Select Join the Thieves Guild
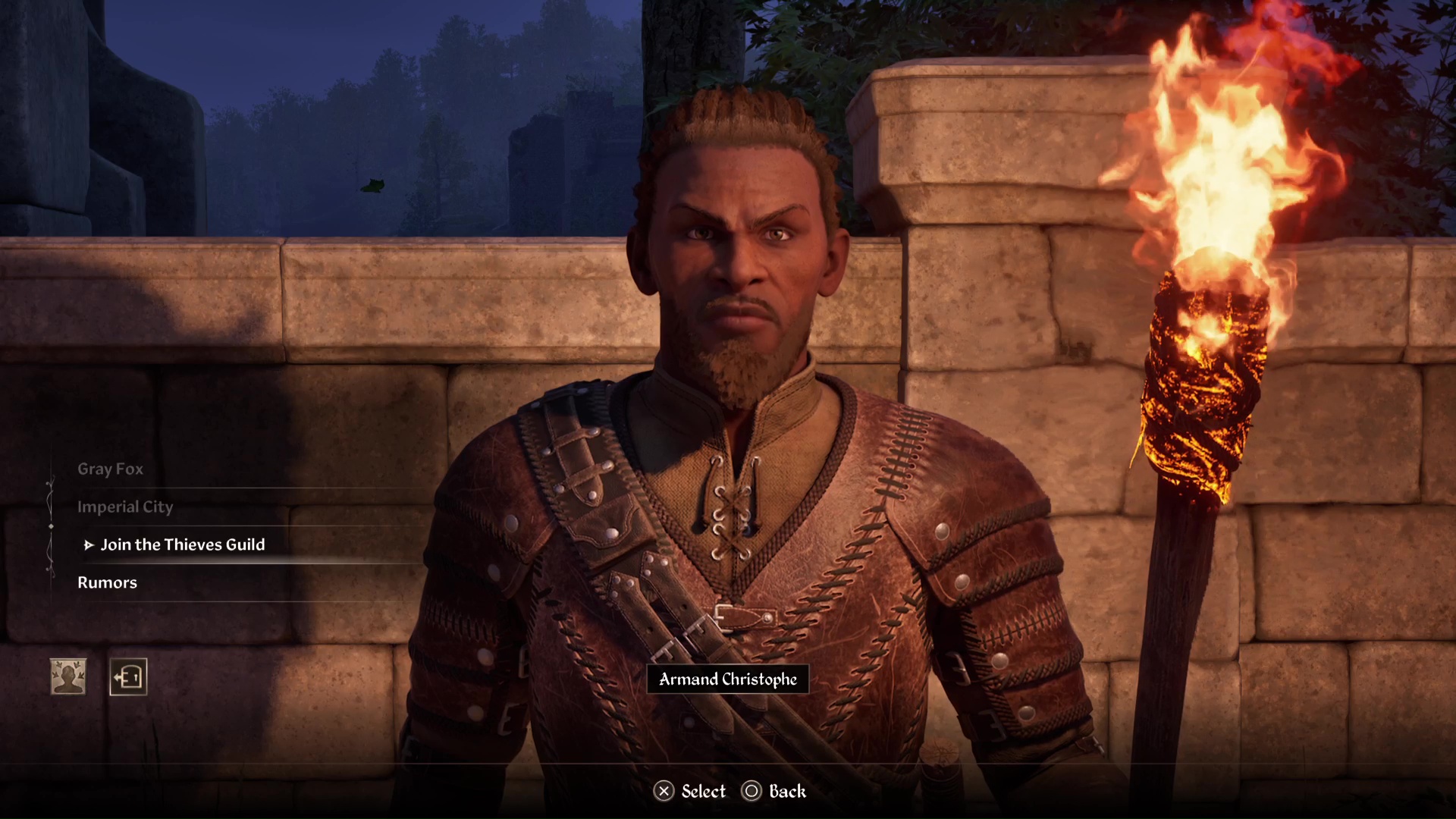This screenshot has width=1456, height=819. pyautogui.click(x=183, y=545)
